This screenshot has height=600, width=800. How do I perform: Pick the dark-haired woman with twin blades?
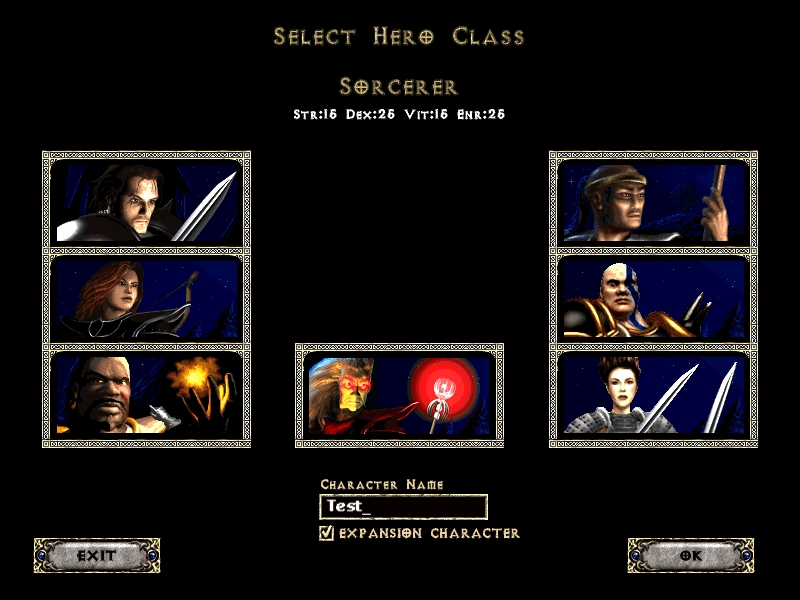coord(653,393)
